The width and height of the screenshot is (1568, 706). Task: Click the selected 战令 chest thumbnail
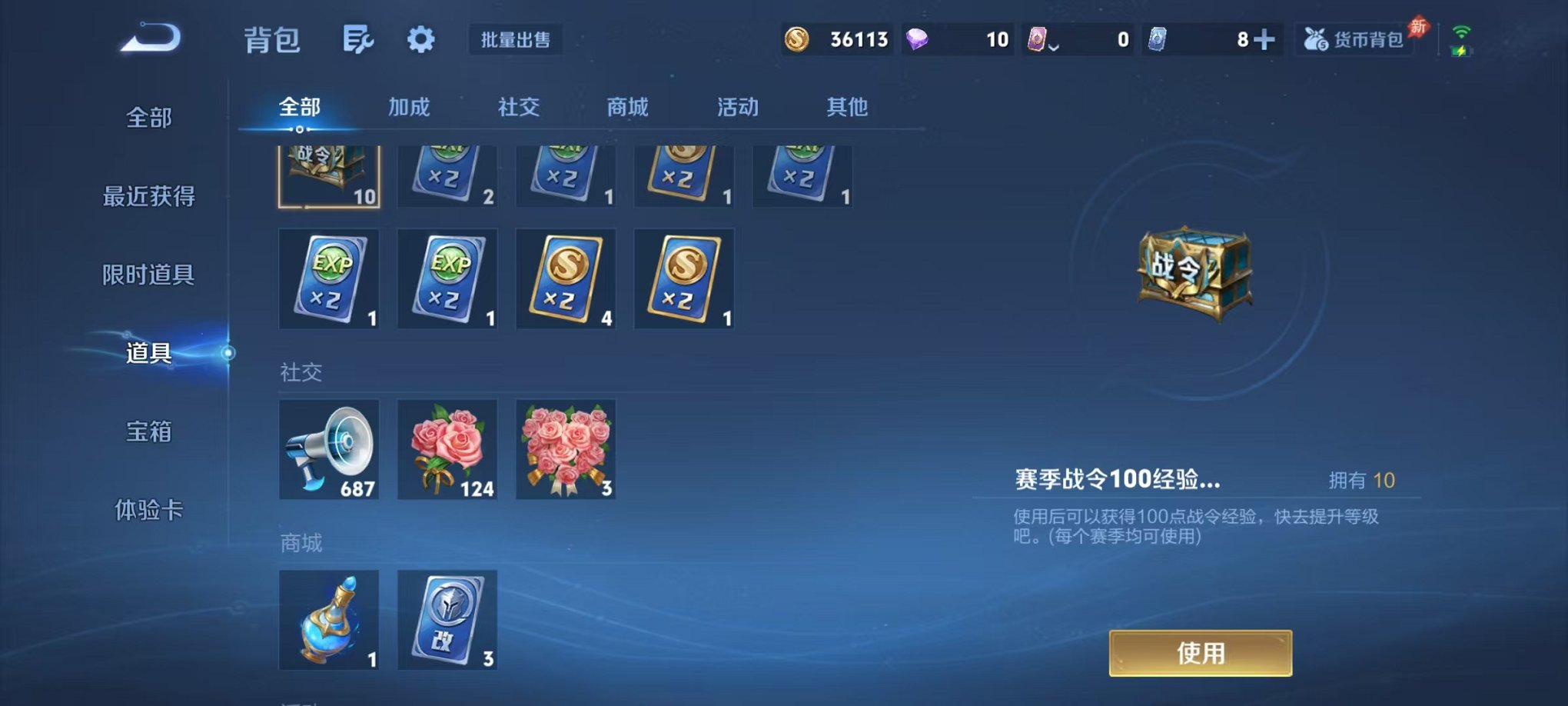[x=329, y=175]
